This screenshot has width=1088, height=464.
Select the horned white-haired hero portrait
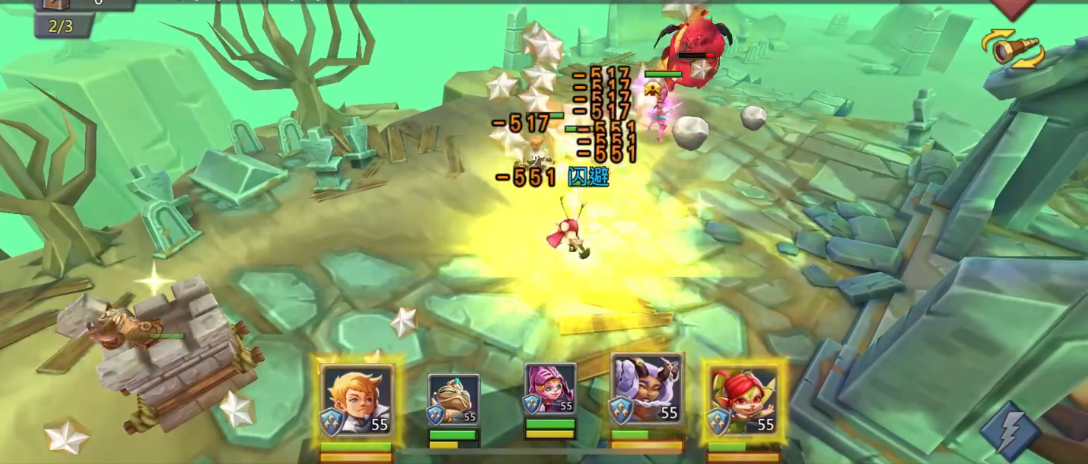click(646, 390)
